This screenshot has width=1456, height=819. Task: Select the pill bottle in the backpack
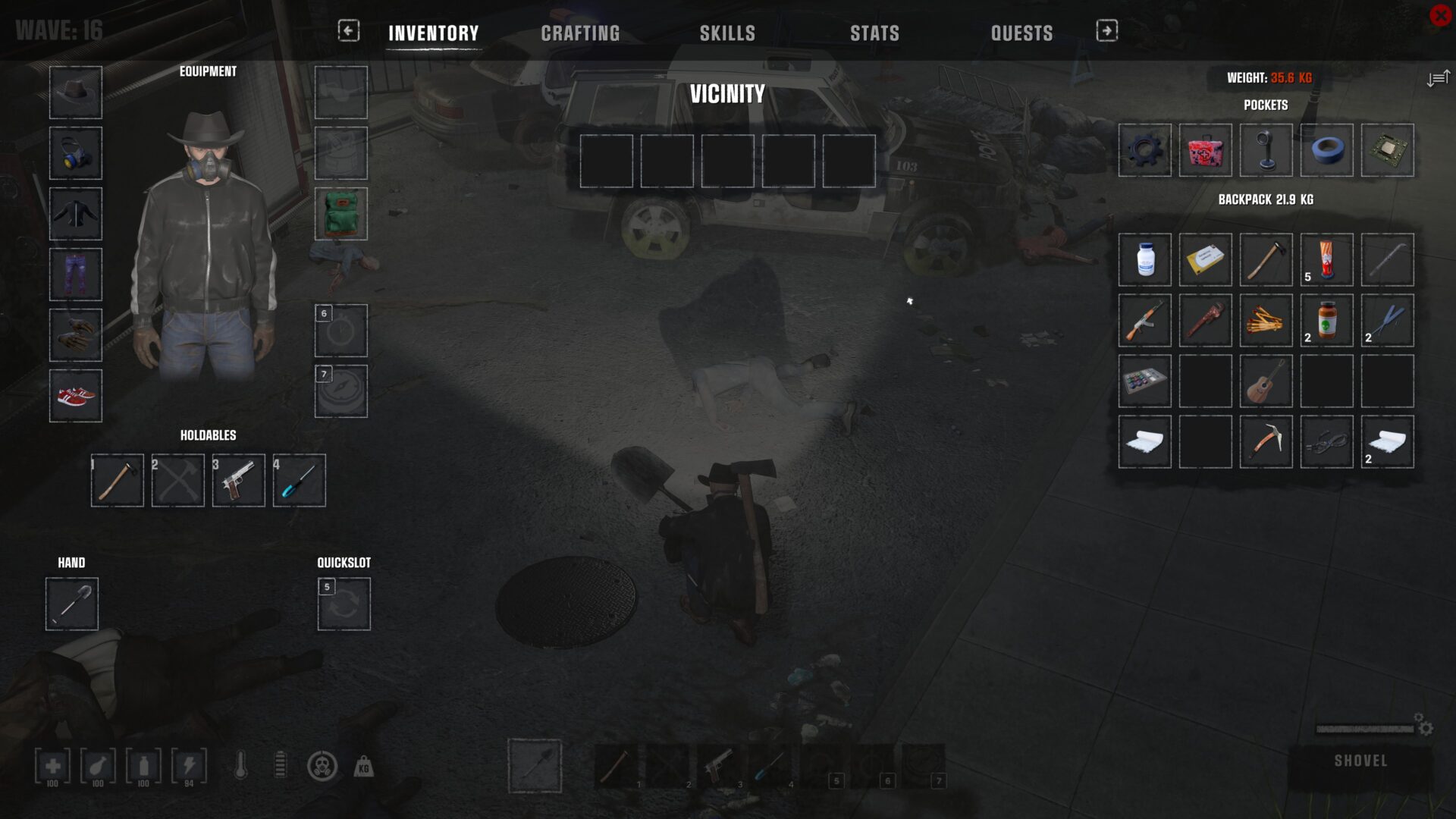point(1144,260)
